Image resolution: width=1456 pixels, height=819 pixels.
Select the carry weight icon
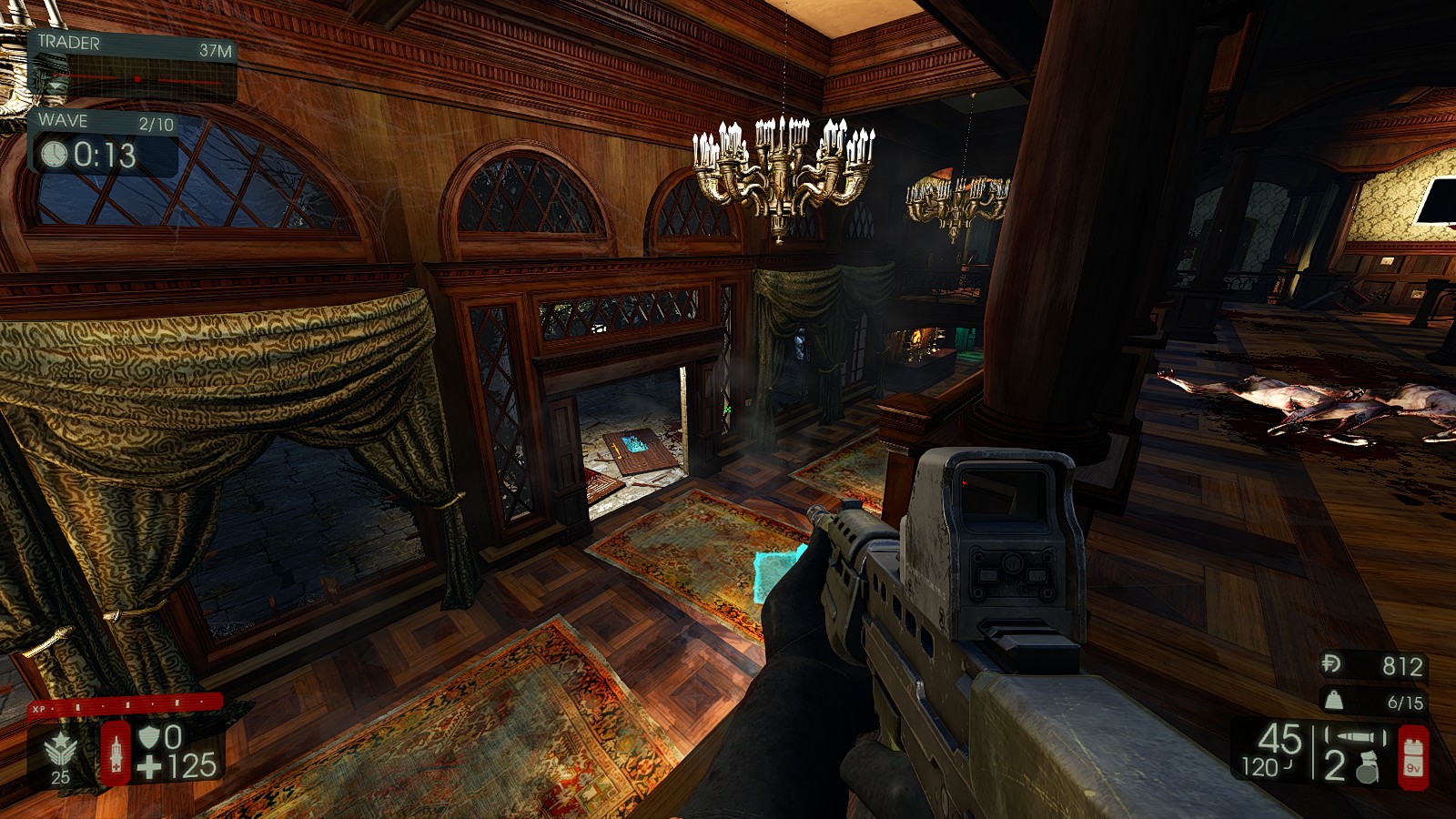pos(1333,701)
